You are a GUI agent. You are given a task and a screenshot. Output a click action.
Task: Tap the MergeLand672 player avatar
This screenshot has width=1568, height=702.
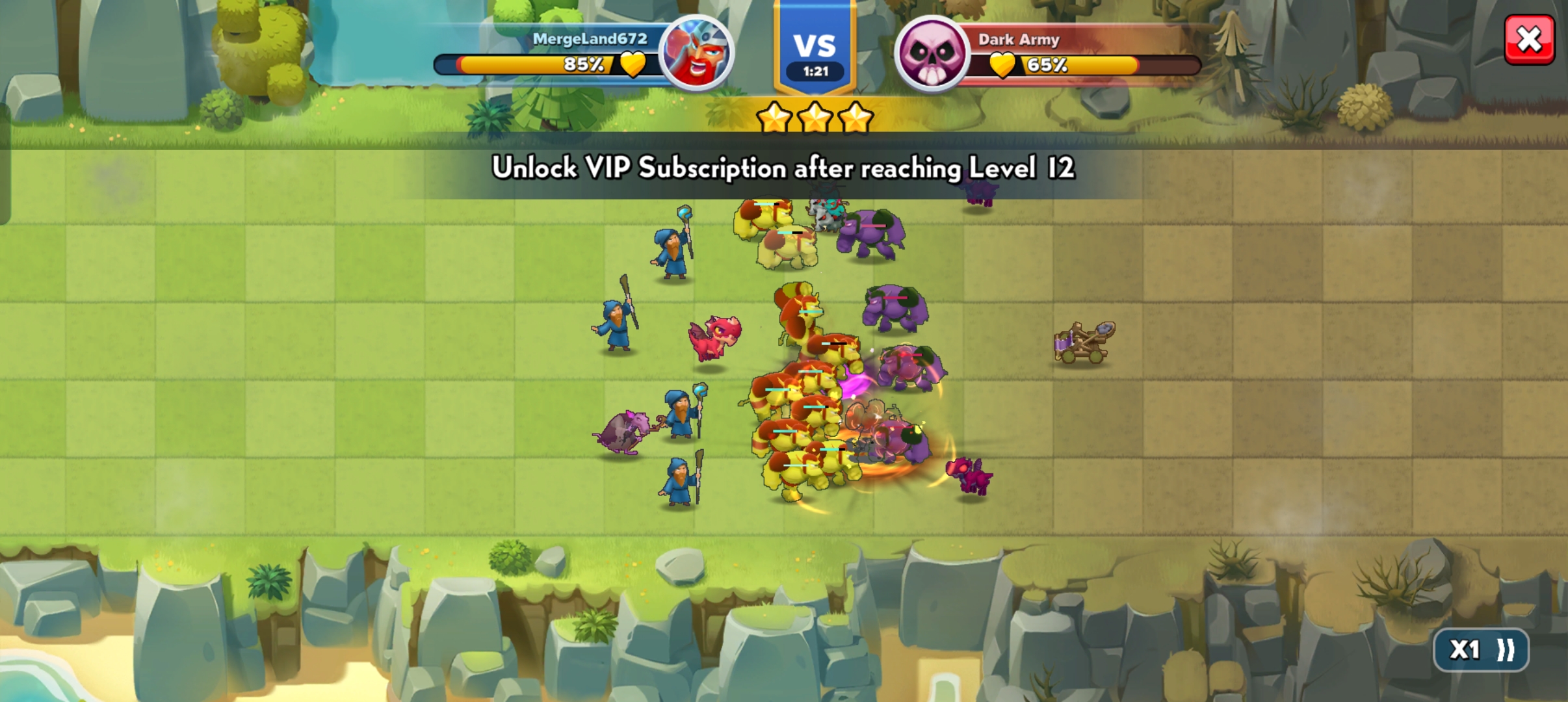696,53
